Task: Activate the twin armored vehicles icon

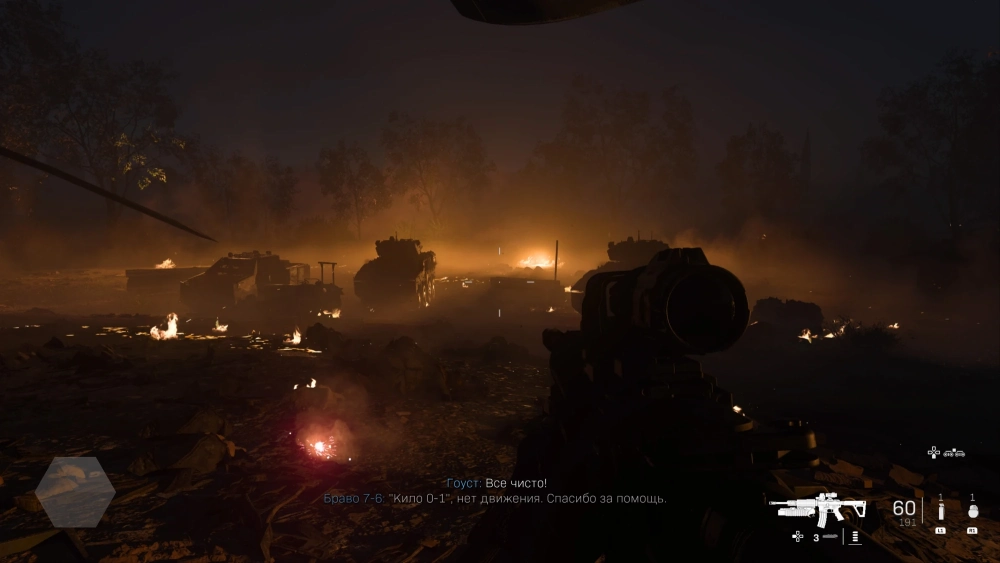Action: 954,452
